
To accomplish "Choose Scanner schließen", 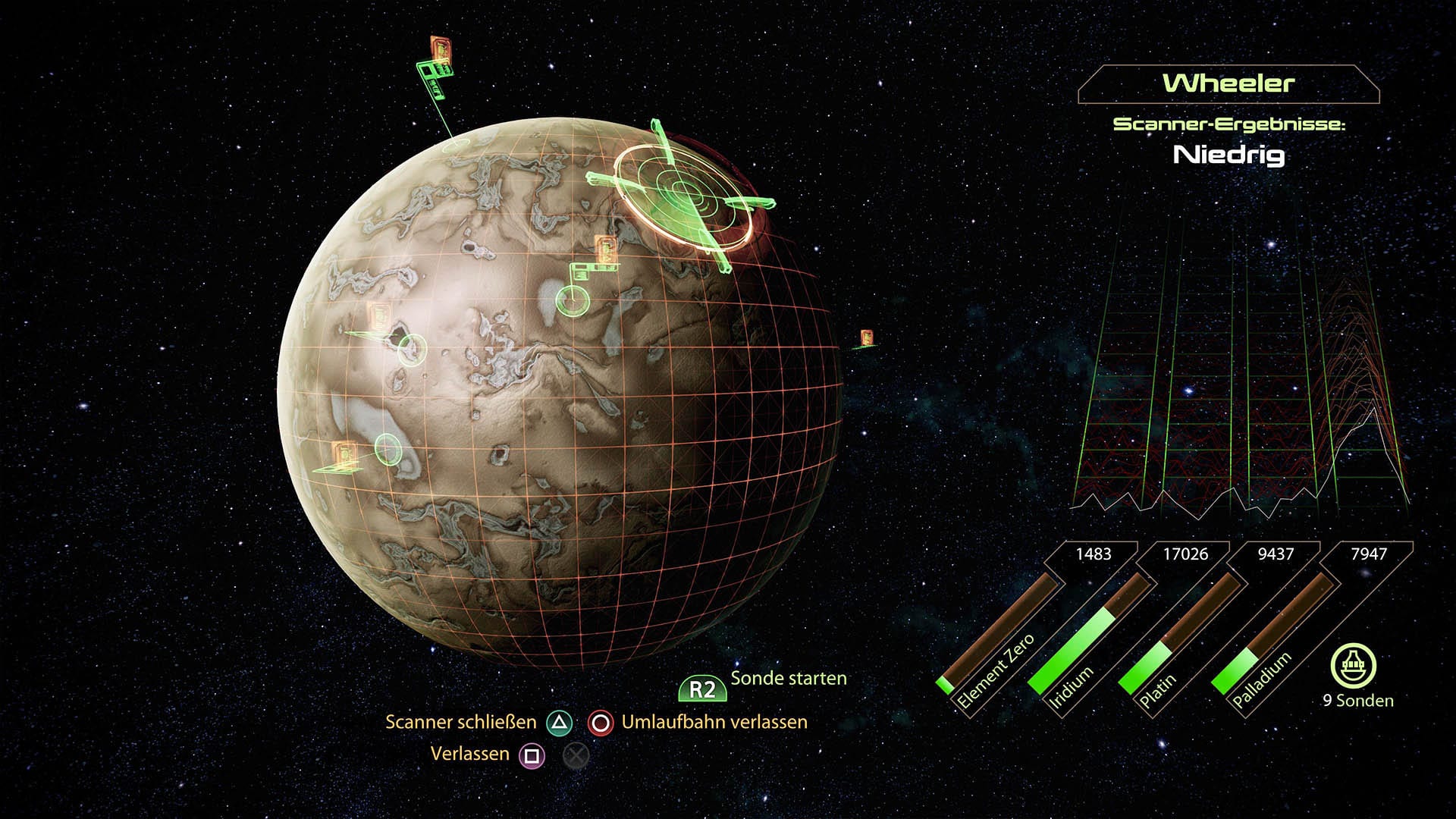I will (460, 722).
